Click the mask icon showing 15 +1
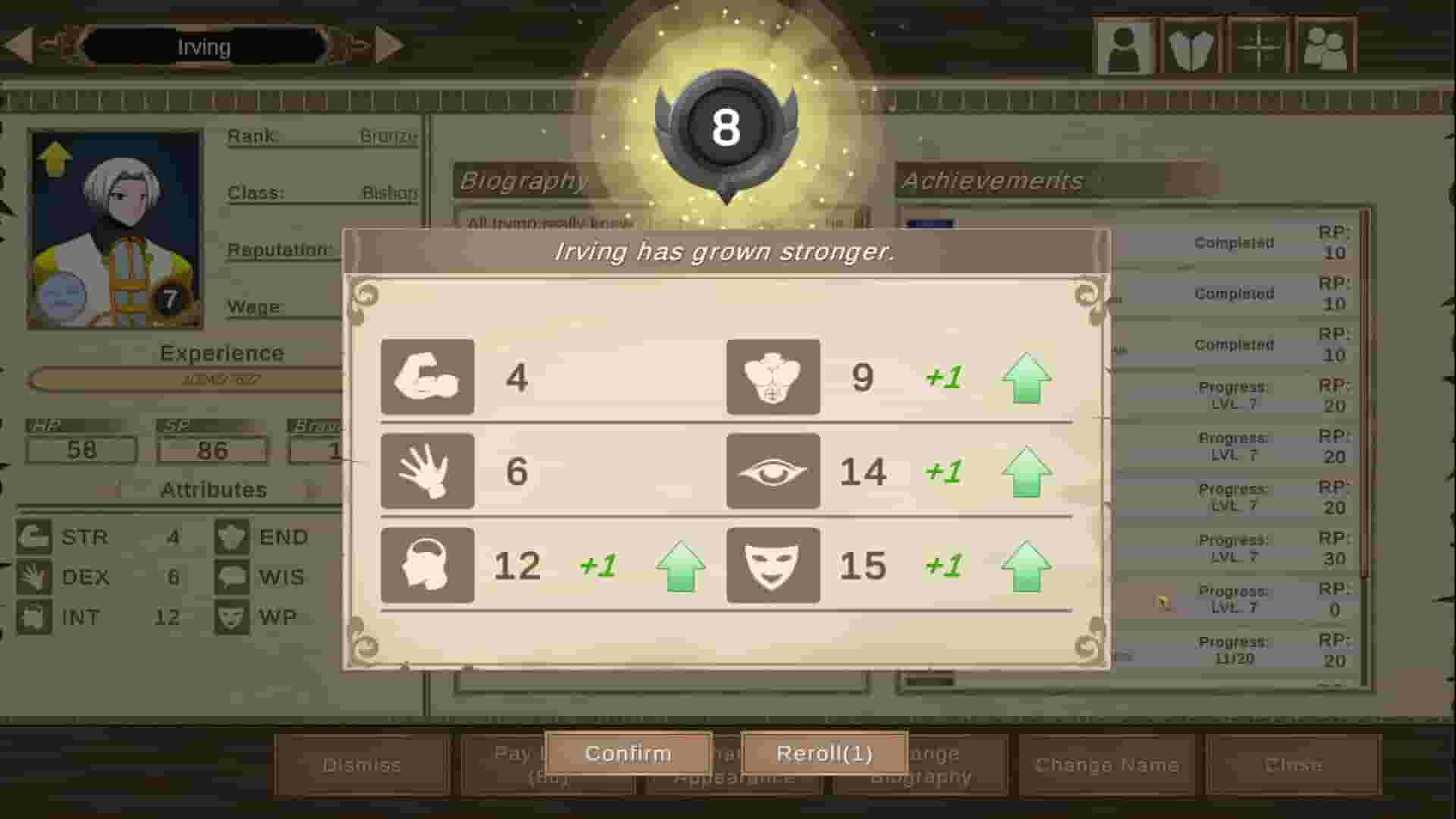Viewport: 1456px width, 819px height. 773,564
